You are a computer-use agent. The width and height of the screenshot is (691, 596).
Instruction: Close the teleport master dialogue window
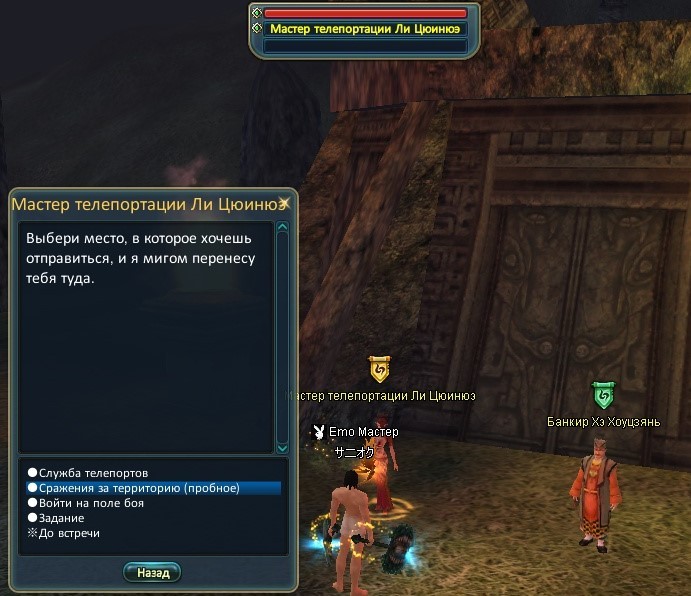tap(285, 203)
